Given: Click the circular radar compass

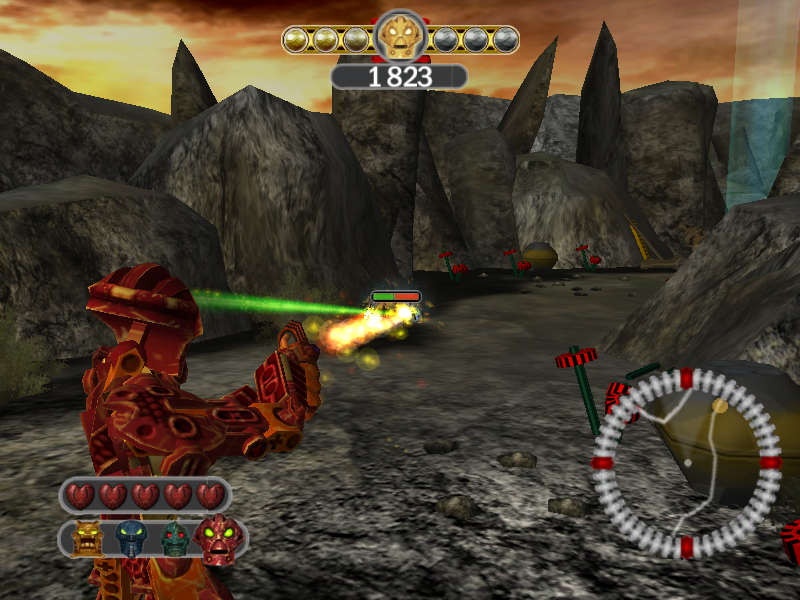Looking at the screenshot, I should (x=686, y=463).
